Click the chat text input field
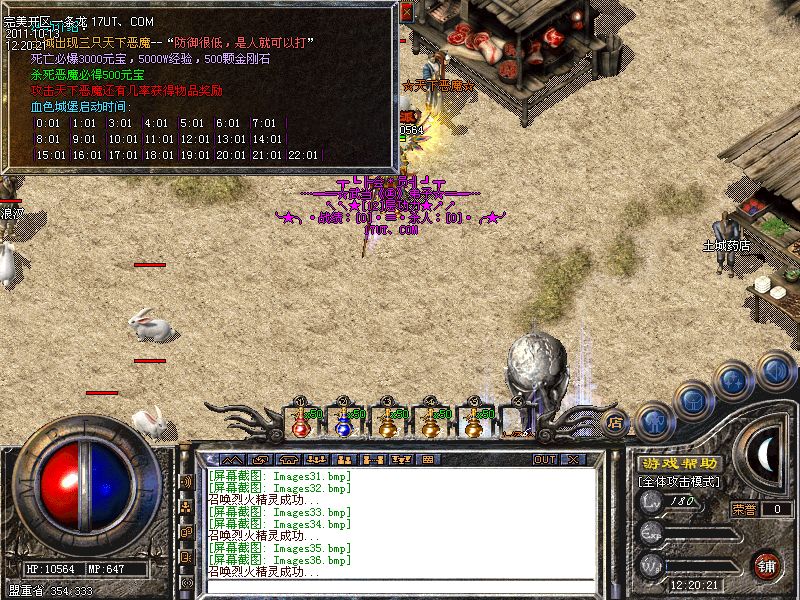Viewport: 800px width, 600px height. [x=400, y=585]
